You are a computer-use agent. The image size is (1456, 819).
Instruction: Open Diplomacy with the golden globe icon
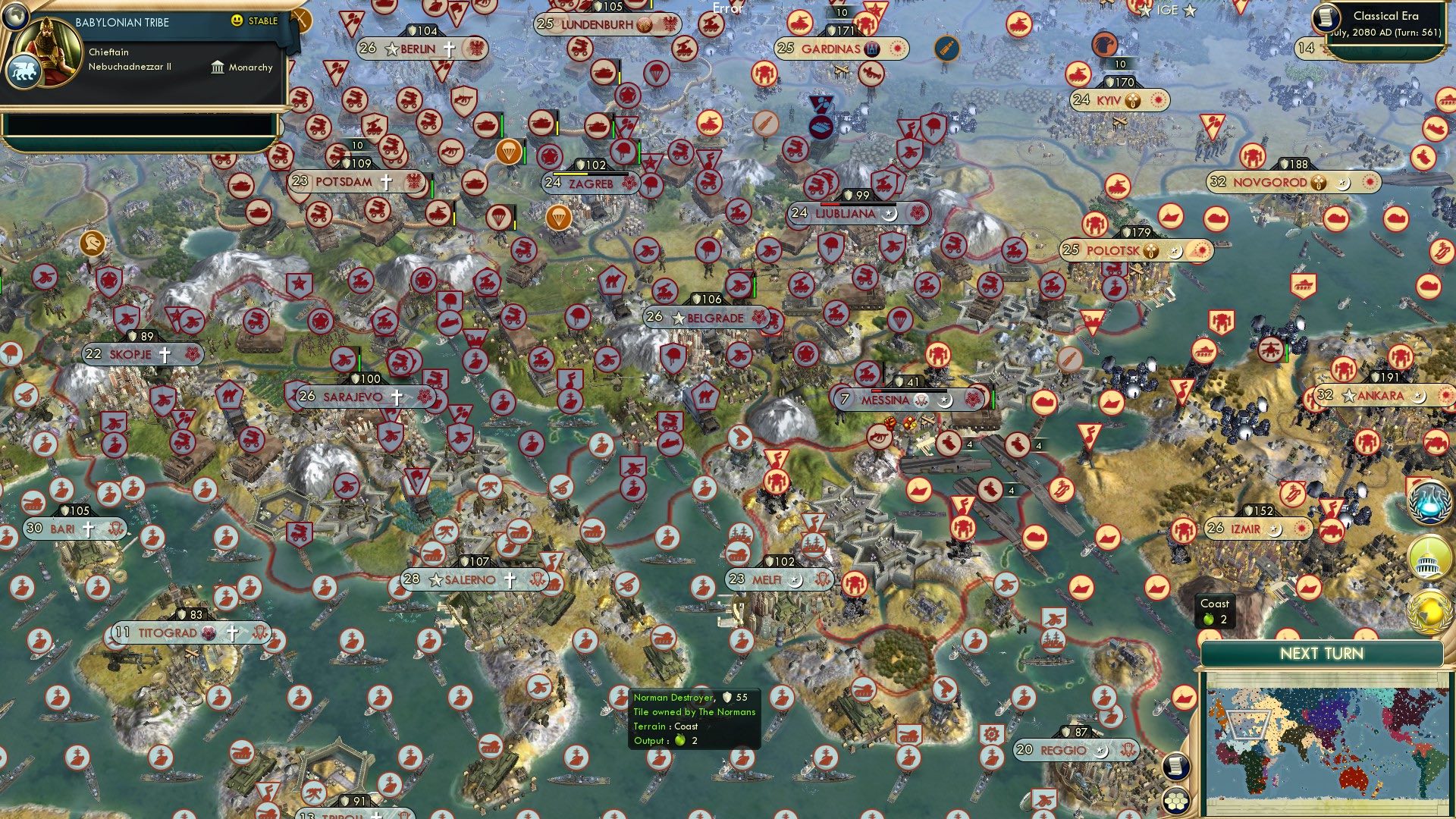click(1431, 609)
